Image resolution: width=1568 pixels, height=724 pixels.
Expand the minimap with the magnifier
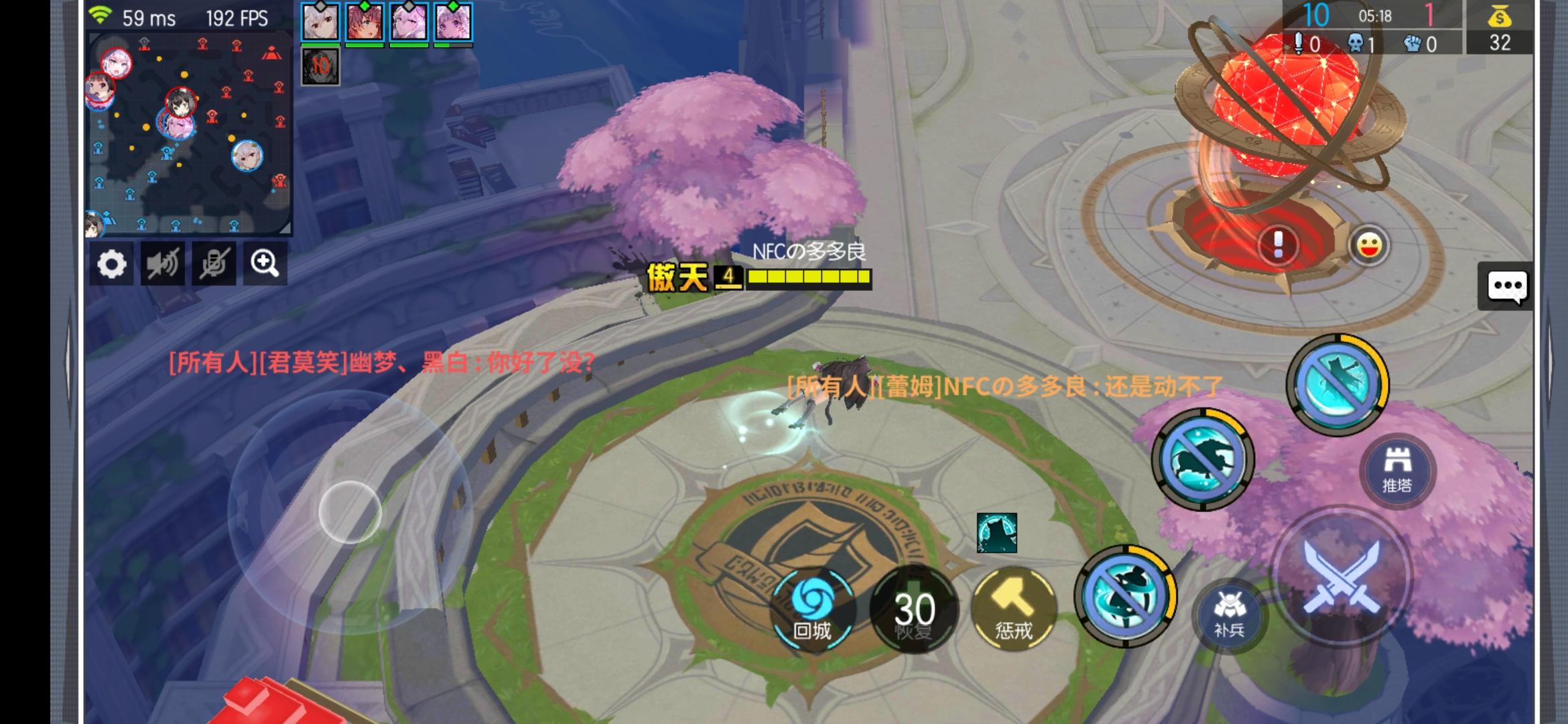pyautogui.click(x=265, y=264)
